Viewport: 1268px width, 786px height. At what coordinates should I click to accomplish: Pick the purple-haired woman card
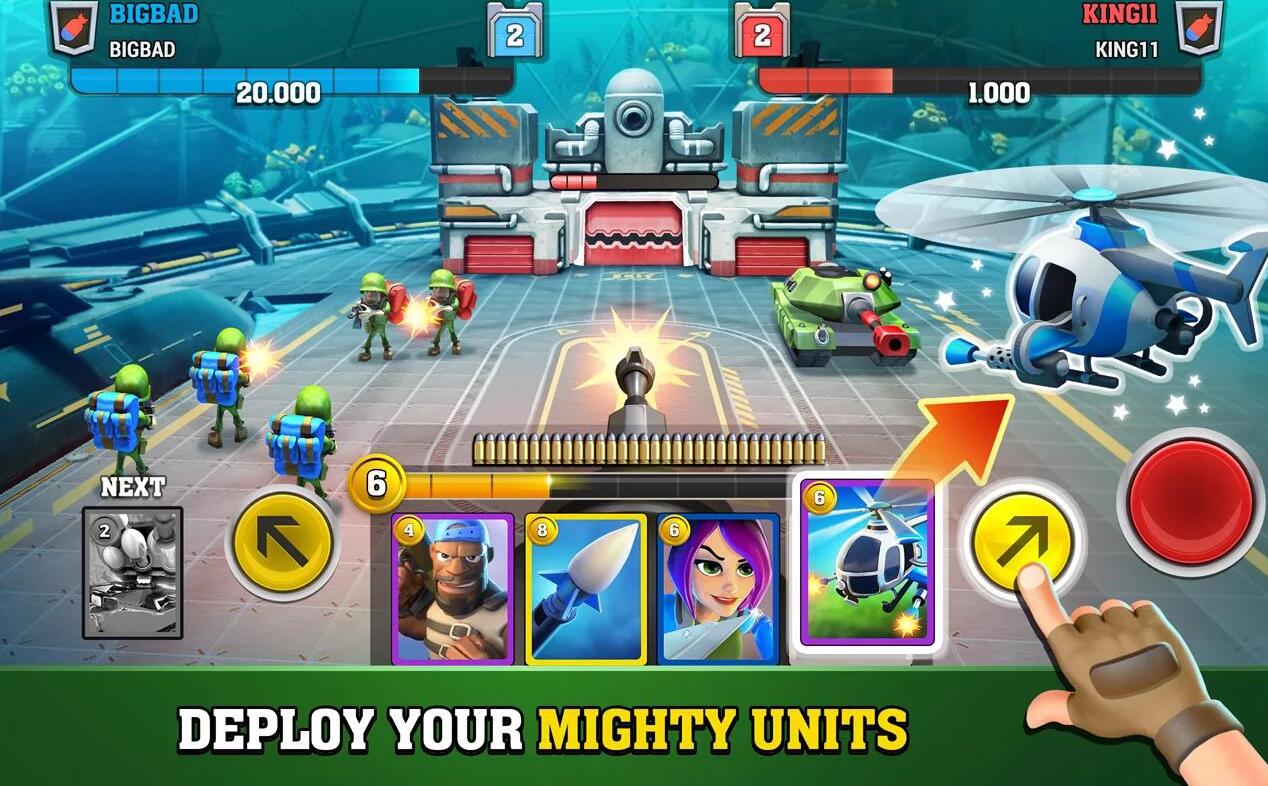click(x=718, y=589)
